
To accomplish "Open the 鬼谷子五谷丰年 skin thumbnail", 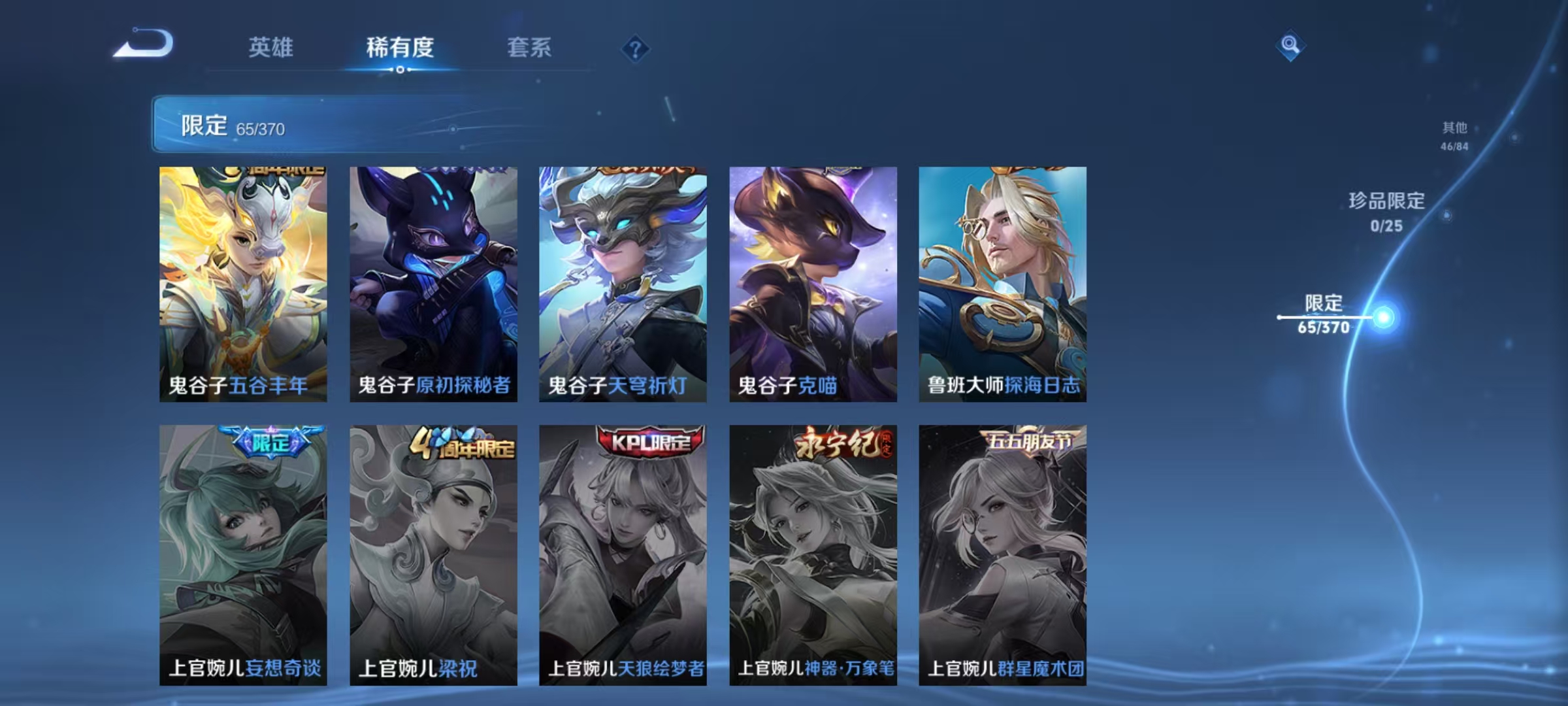I will click(244, 281).
